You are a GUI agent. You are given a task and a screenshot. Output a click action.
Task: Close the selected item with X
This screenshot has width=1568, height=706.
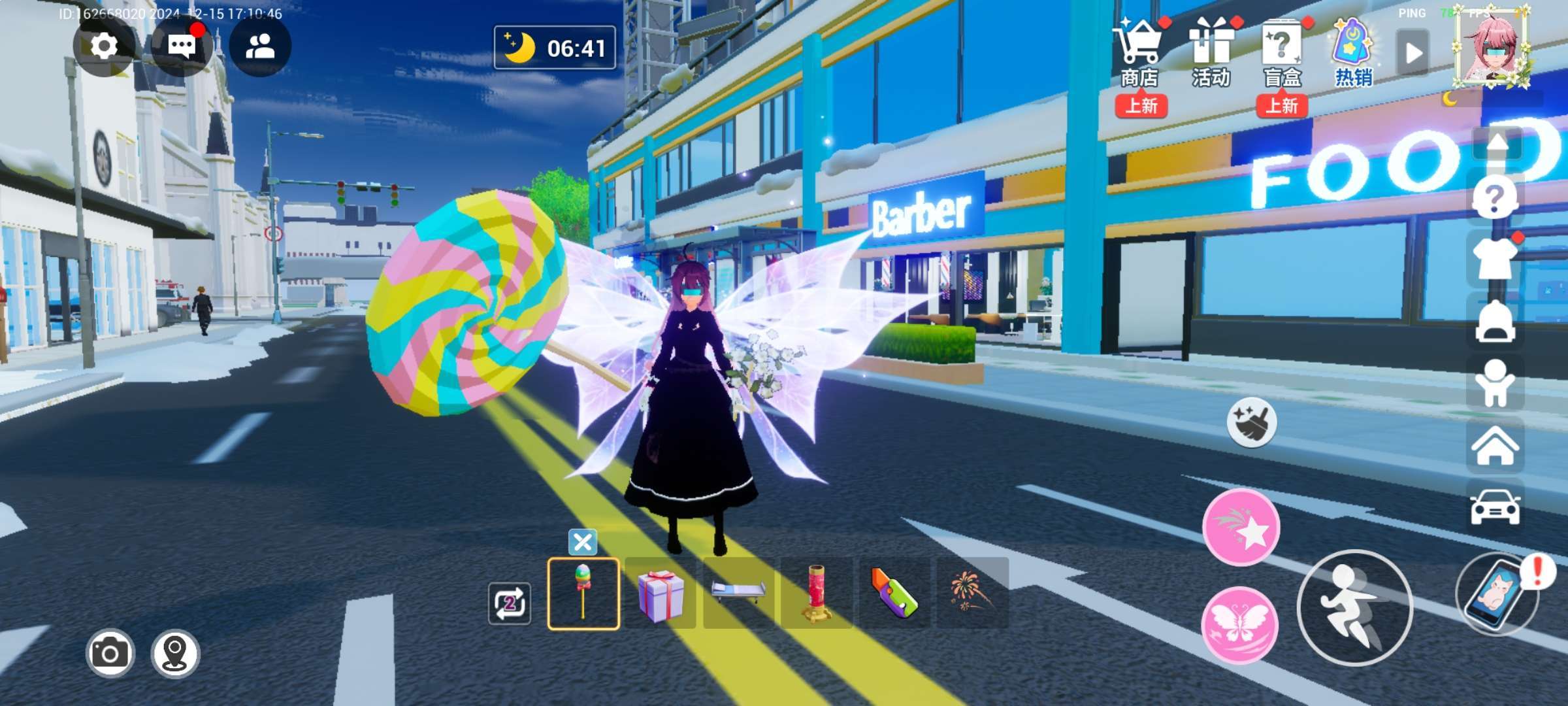583,542
